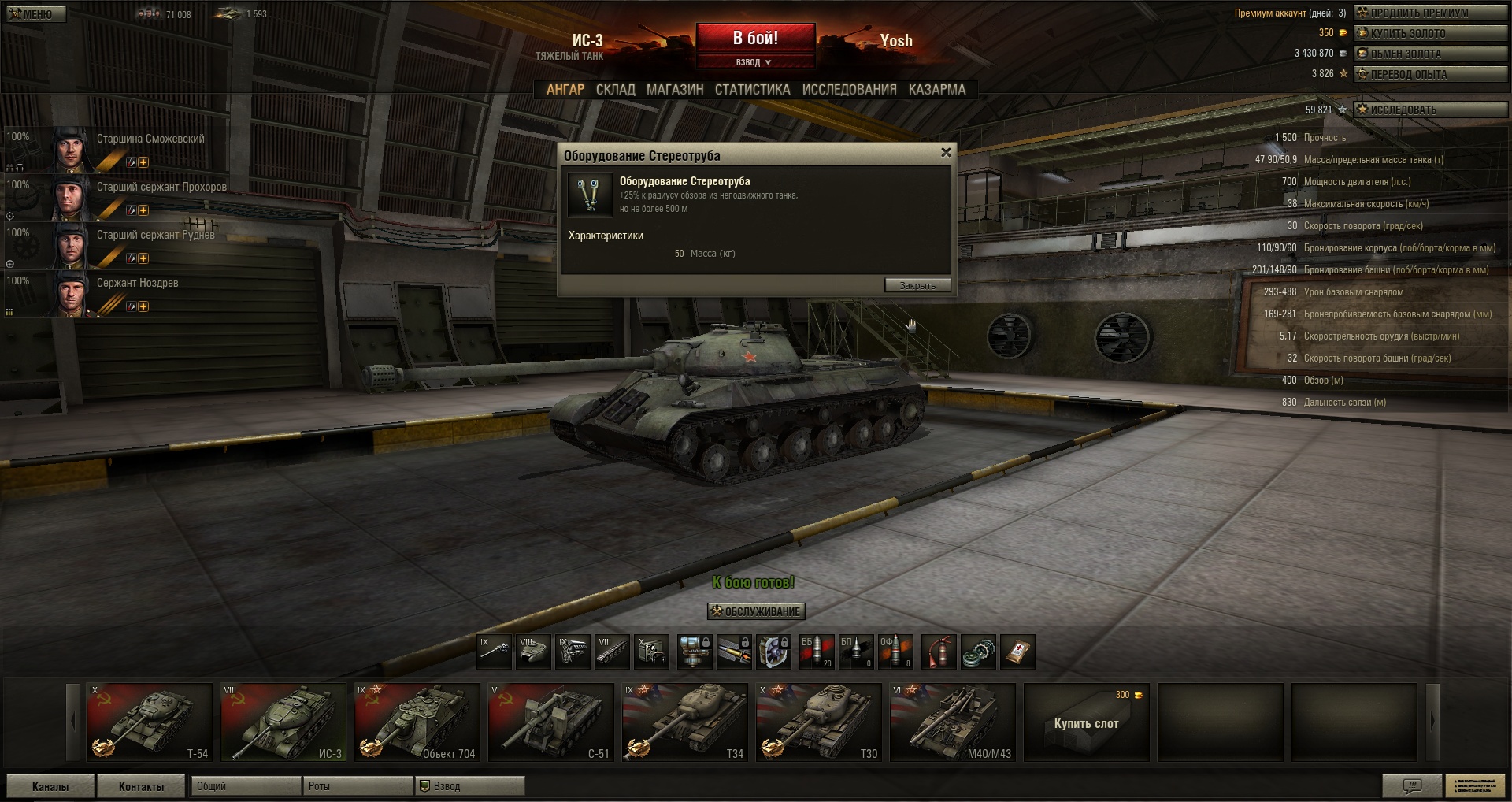
Task: Switch to the Склад tab
Action: click(615, 90)
